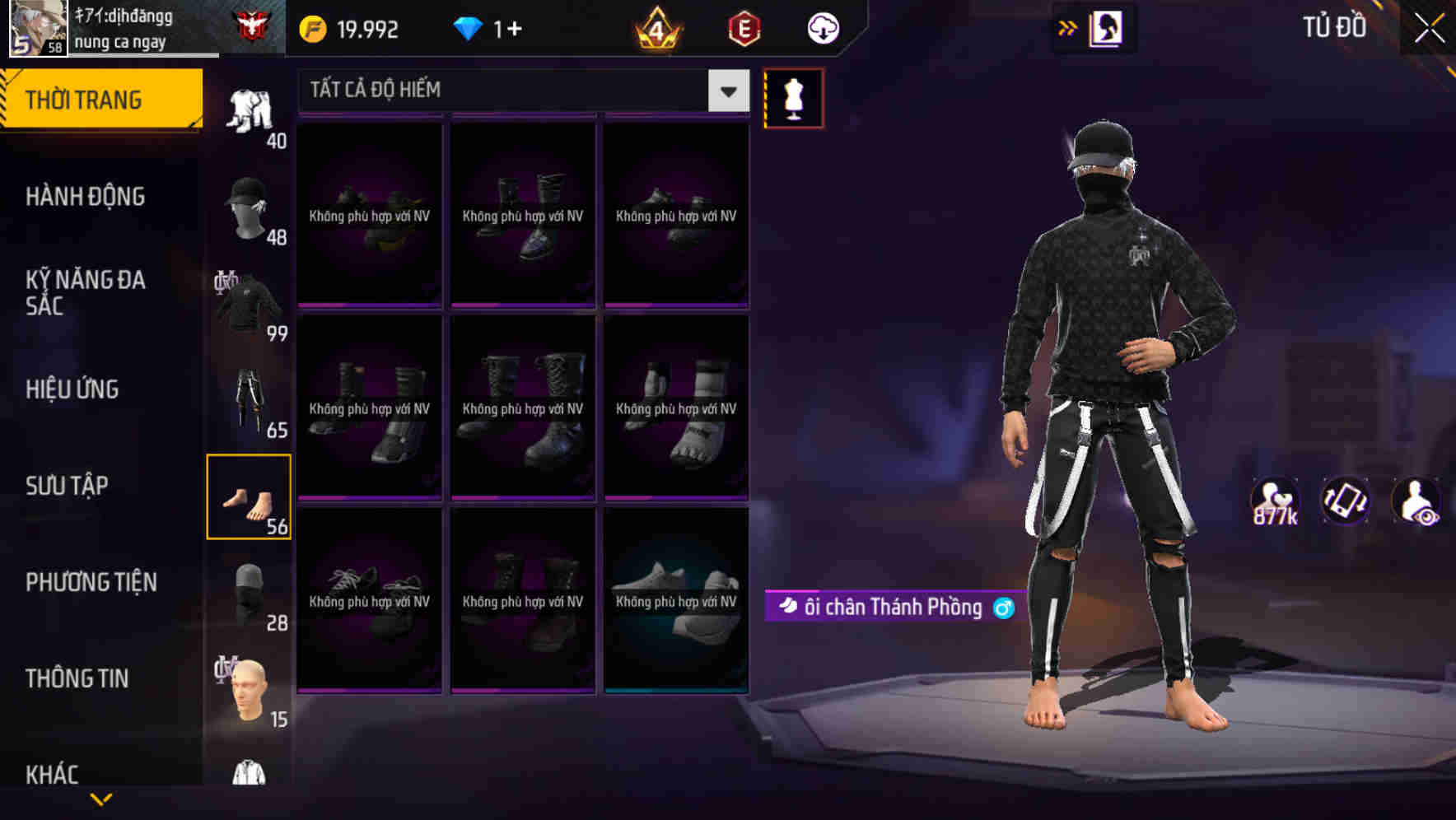Toggle the mannequin display mode
The image size is (1456, 820).
tap(793, 98)
